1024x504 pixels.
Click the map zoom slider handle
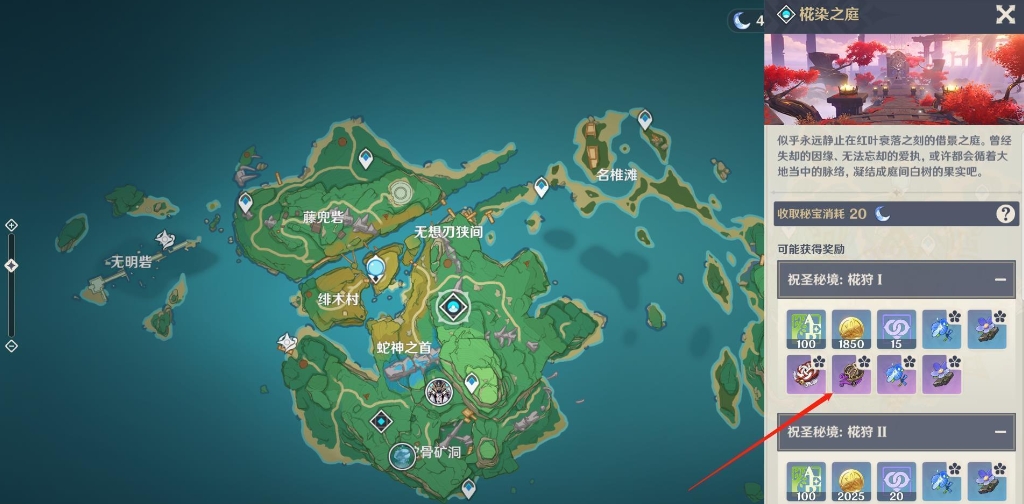coord(11,265)
